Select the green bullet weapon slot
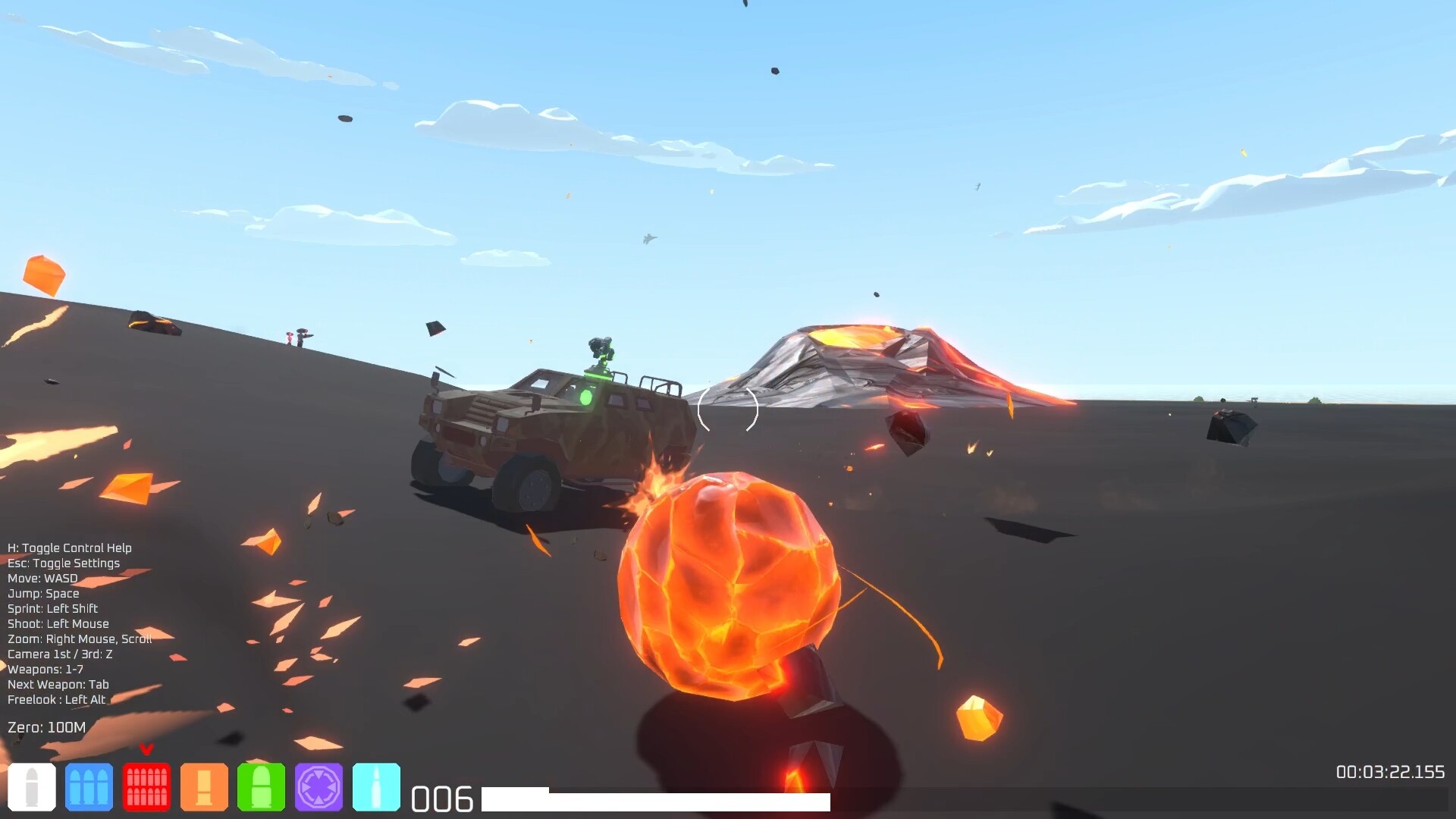This screenshot has height=819, width=1456. [262, 788]
